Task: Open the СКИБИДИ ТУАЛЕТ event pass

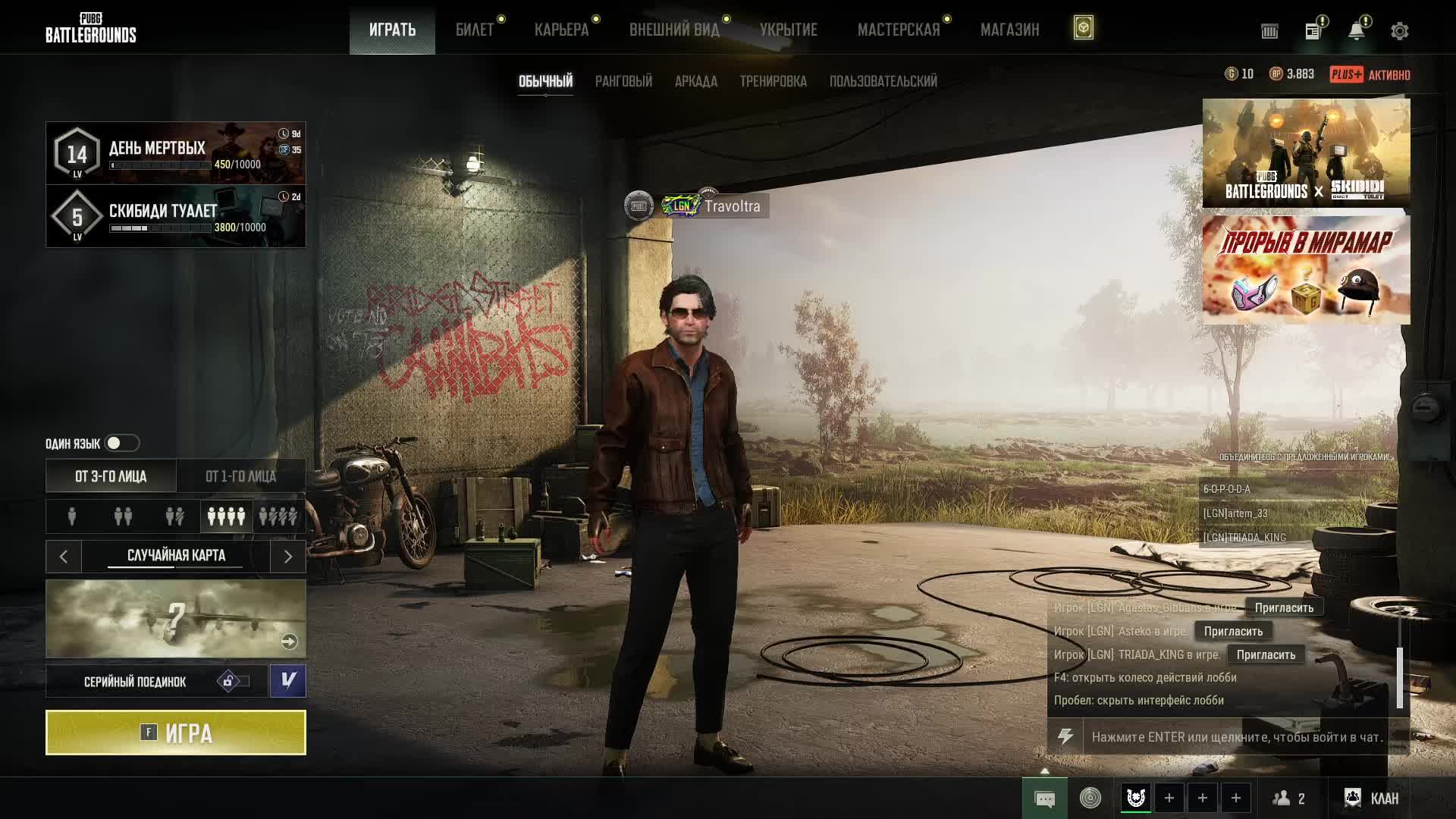Action: tap(176, 216)
